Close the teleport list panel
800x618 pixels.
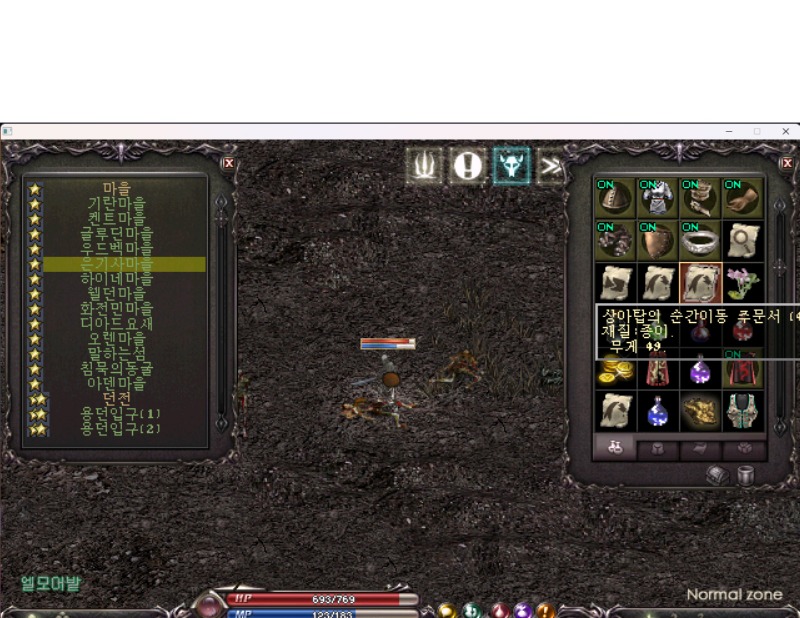point(229,162)
